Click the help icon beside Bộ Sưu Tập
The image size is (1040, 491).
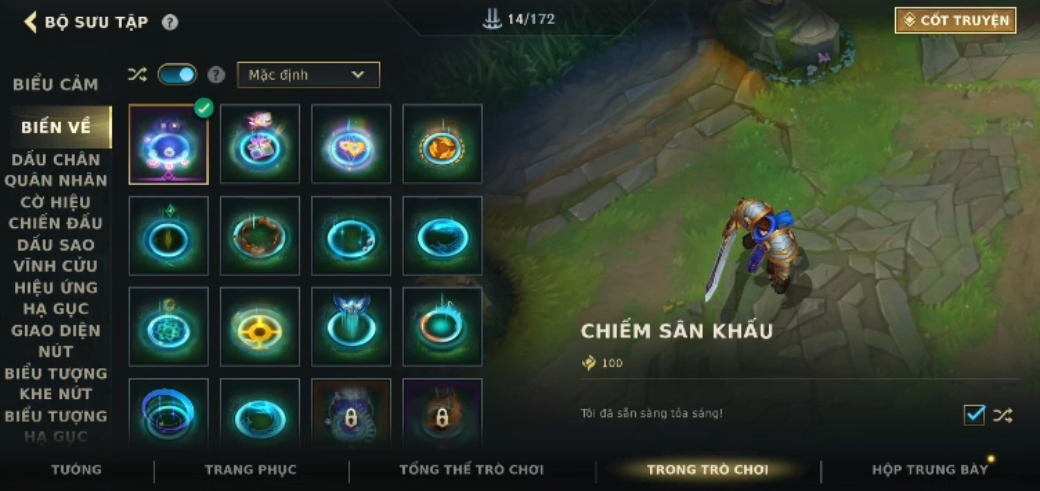point(170,22)
